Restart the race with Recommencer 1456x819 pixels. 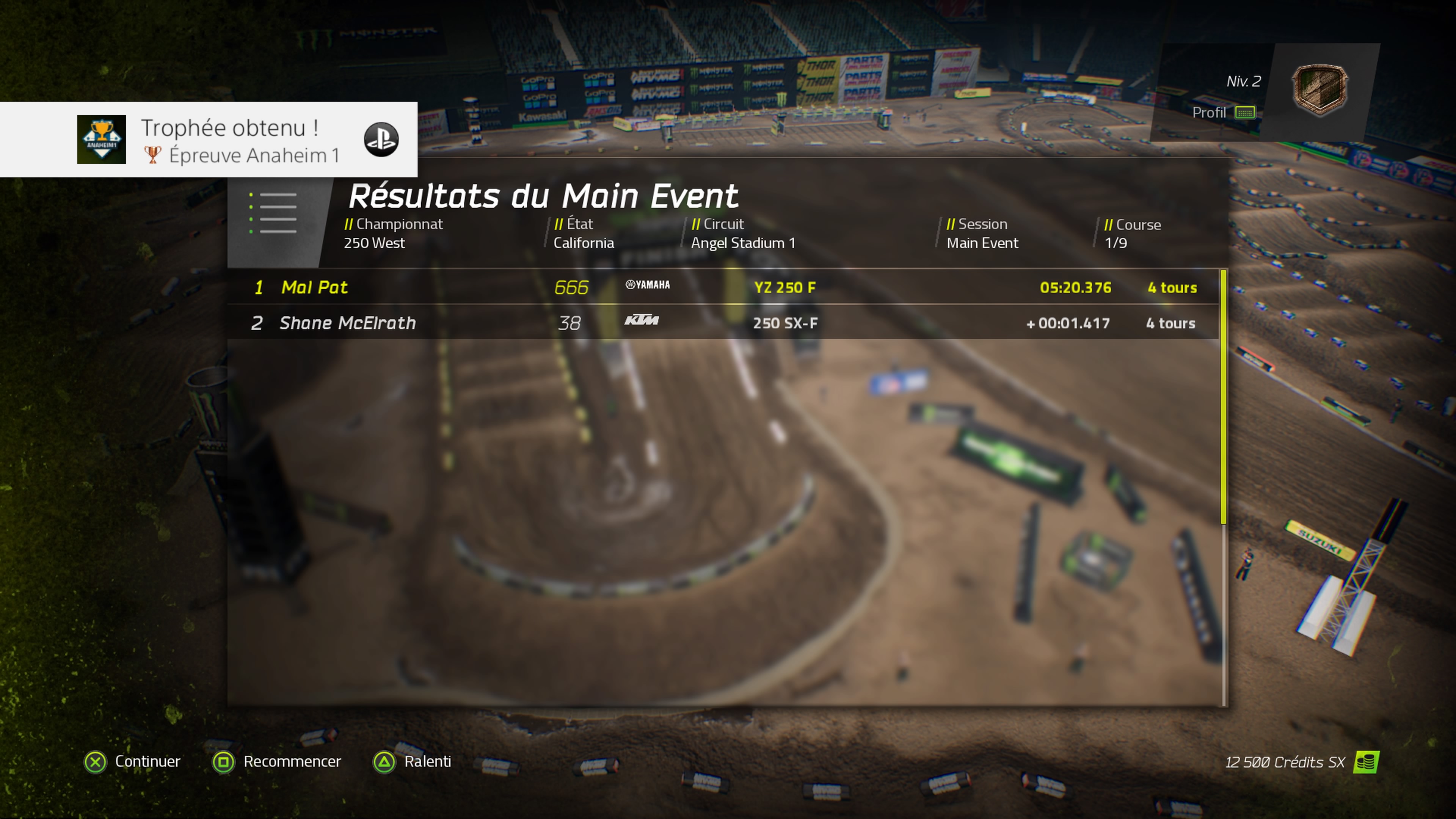click(277, 761)
